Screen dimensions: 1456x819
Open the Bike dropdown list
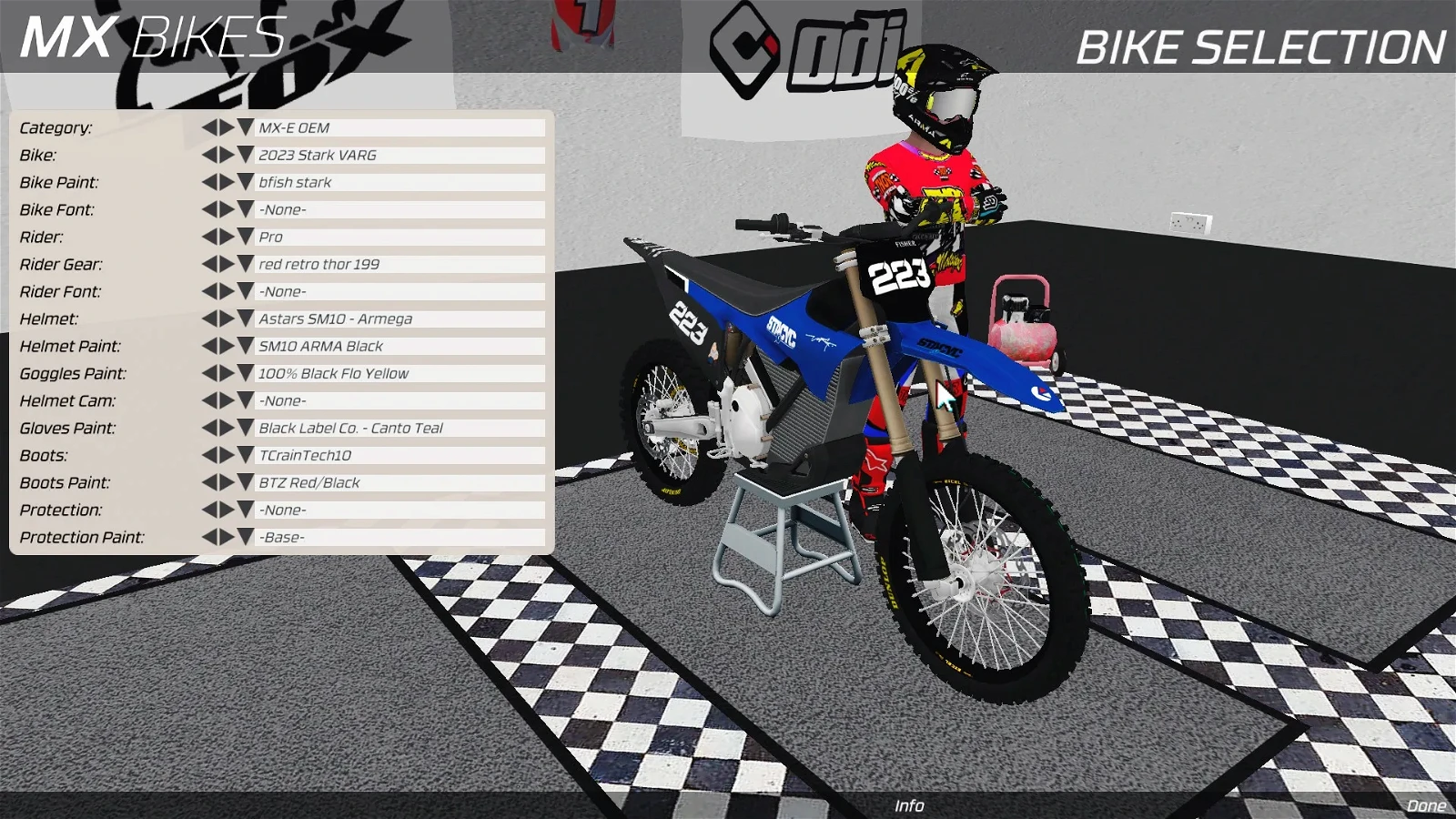[244, 155]
